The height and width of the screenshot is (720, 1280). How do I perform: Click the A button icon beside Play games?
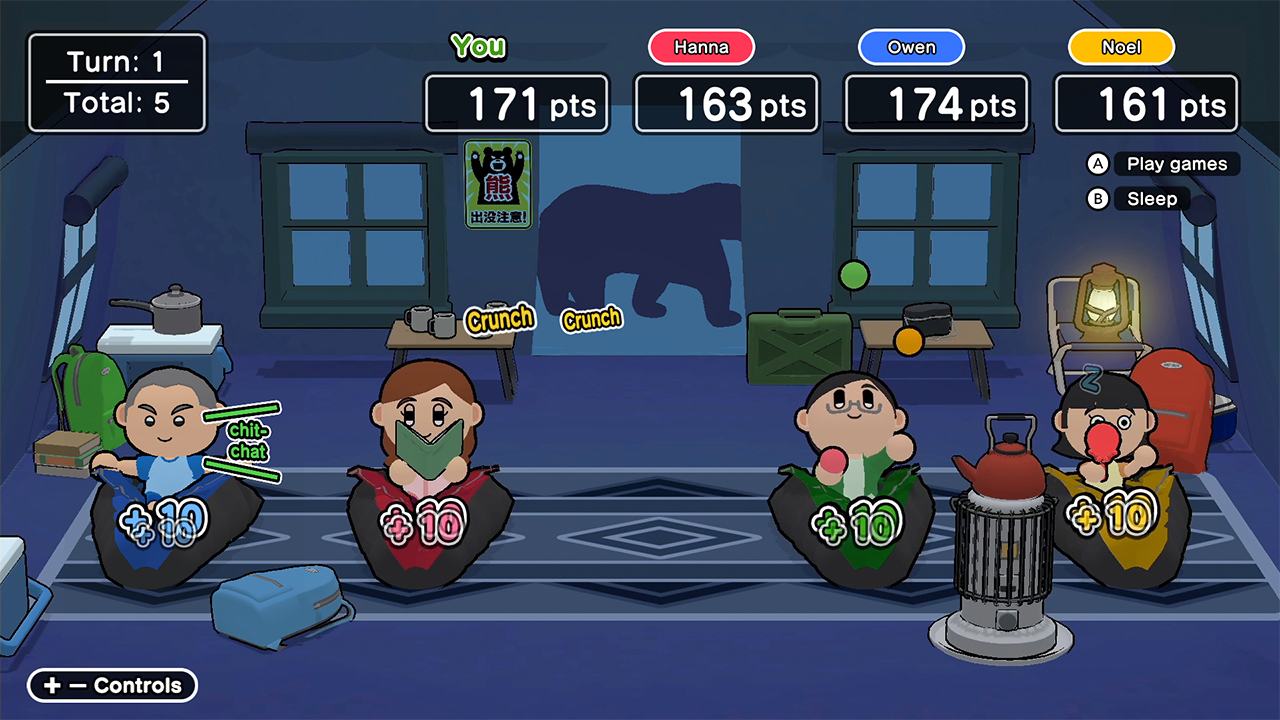(x=1096, y=164)
